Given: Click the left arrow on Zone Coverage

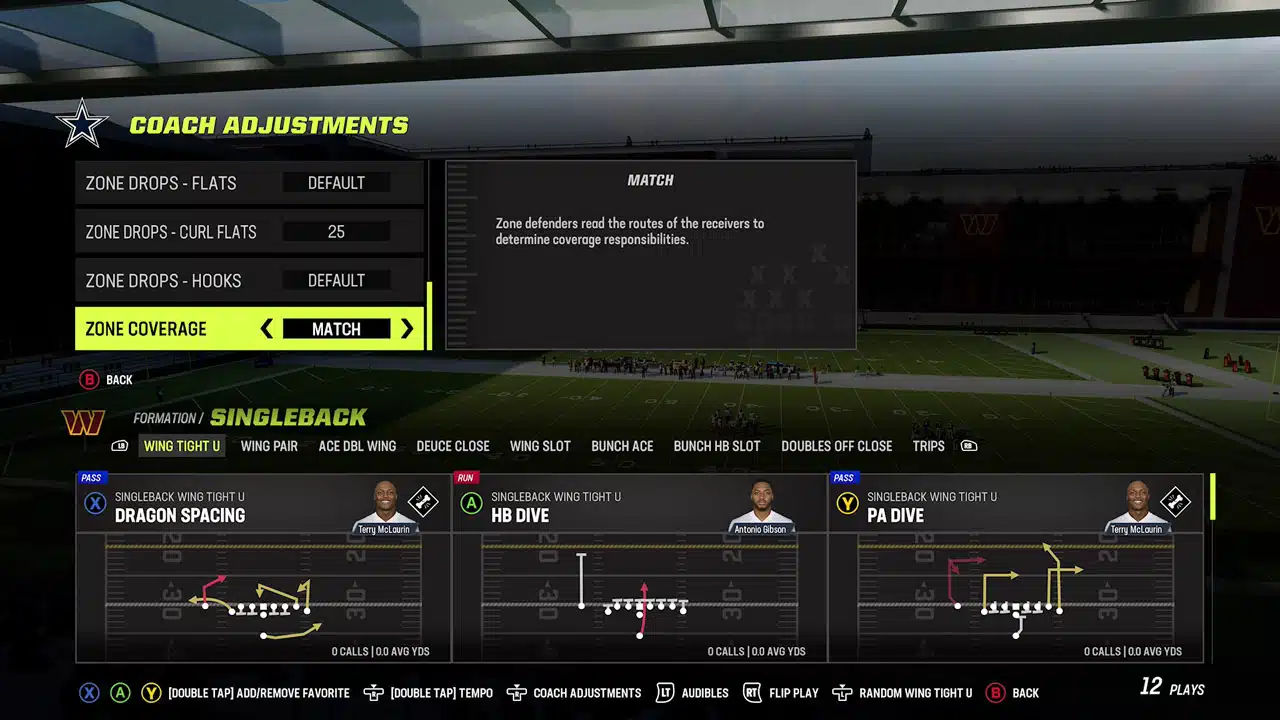Looking at the screenshot, I should click(x=267, y=329).
